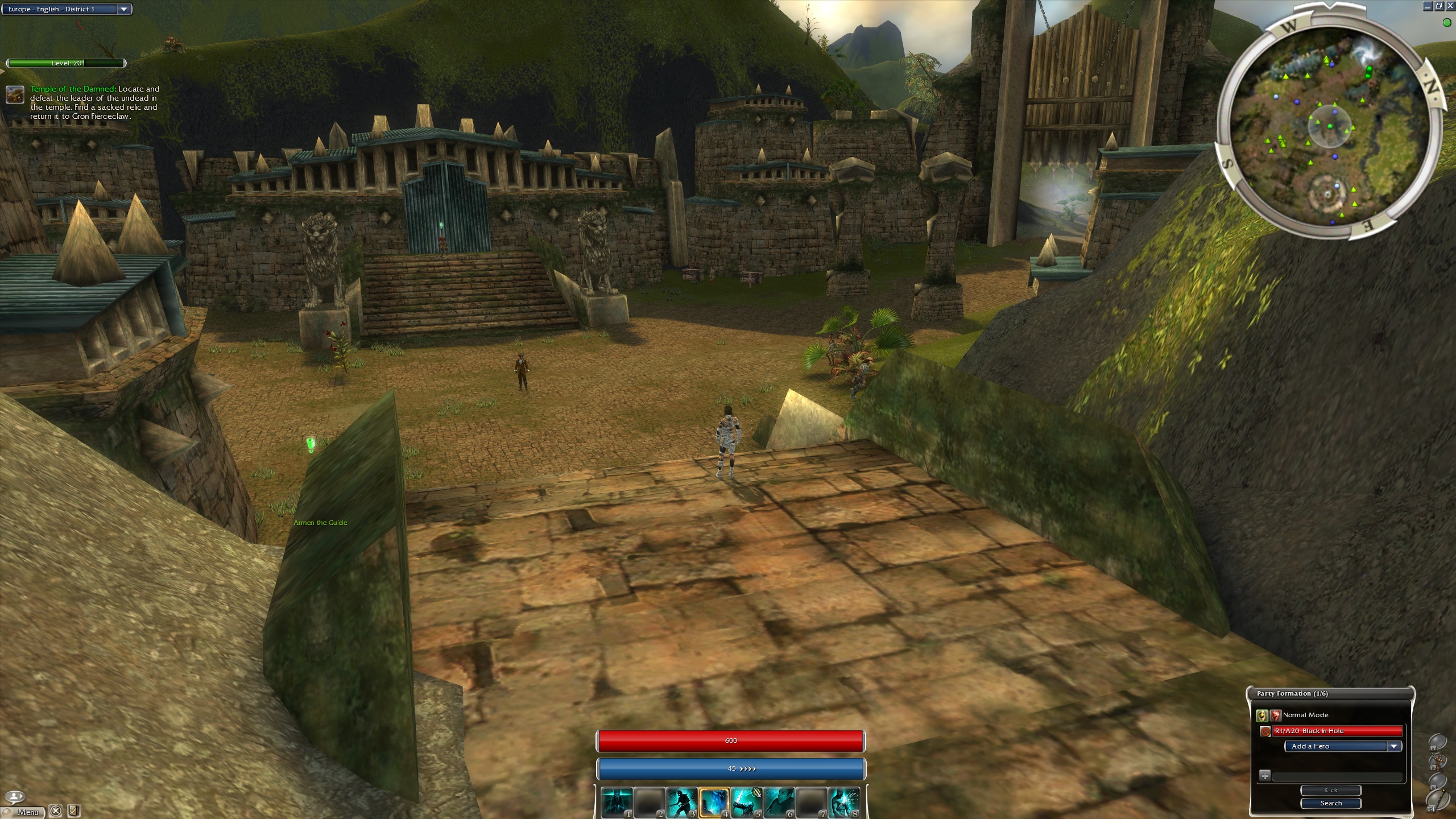Open the chat speech-bubble icon
This screenshot has width=1456, height=819.
click(15, 796)
